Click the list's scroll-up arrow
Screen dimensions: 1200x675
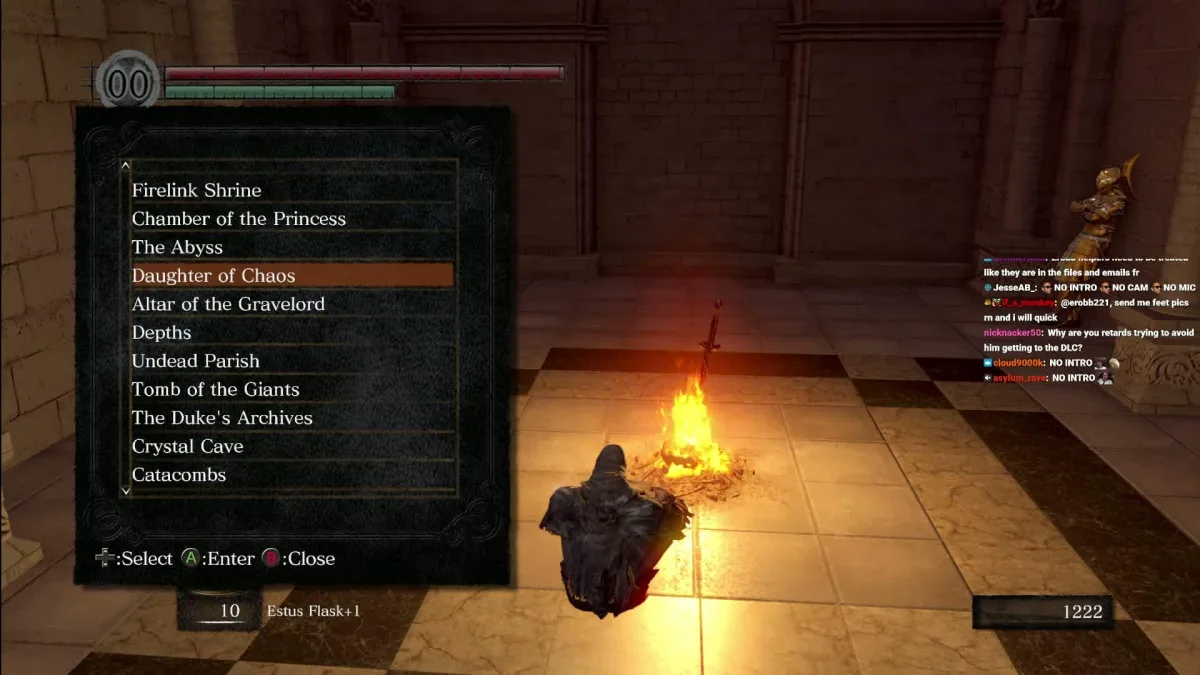(x=125, y=166)
